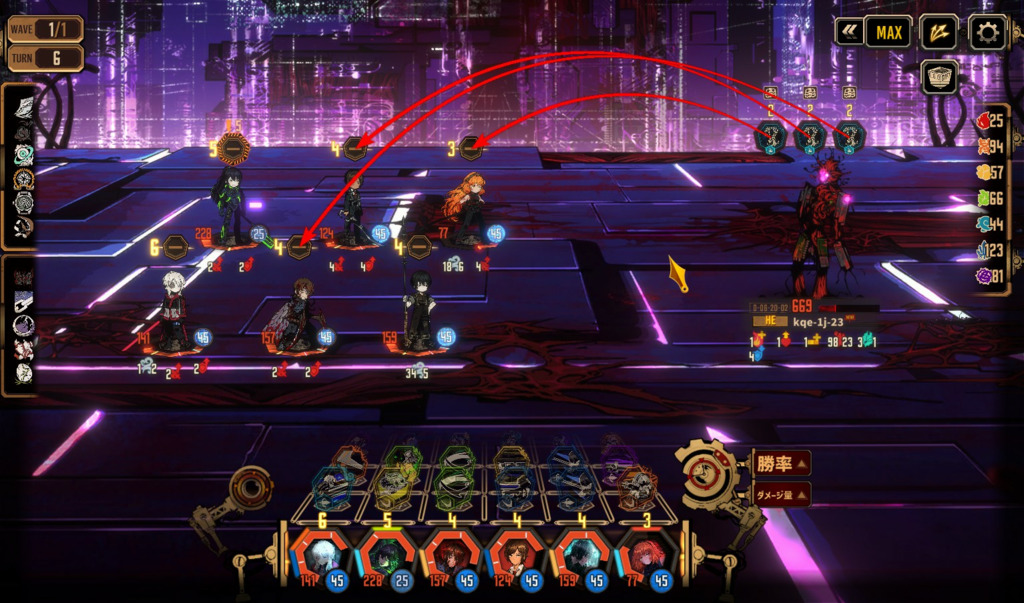Select the 勝率 win rate option
Screen dimensions: 1024x603
(x=782, y=463)
